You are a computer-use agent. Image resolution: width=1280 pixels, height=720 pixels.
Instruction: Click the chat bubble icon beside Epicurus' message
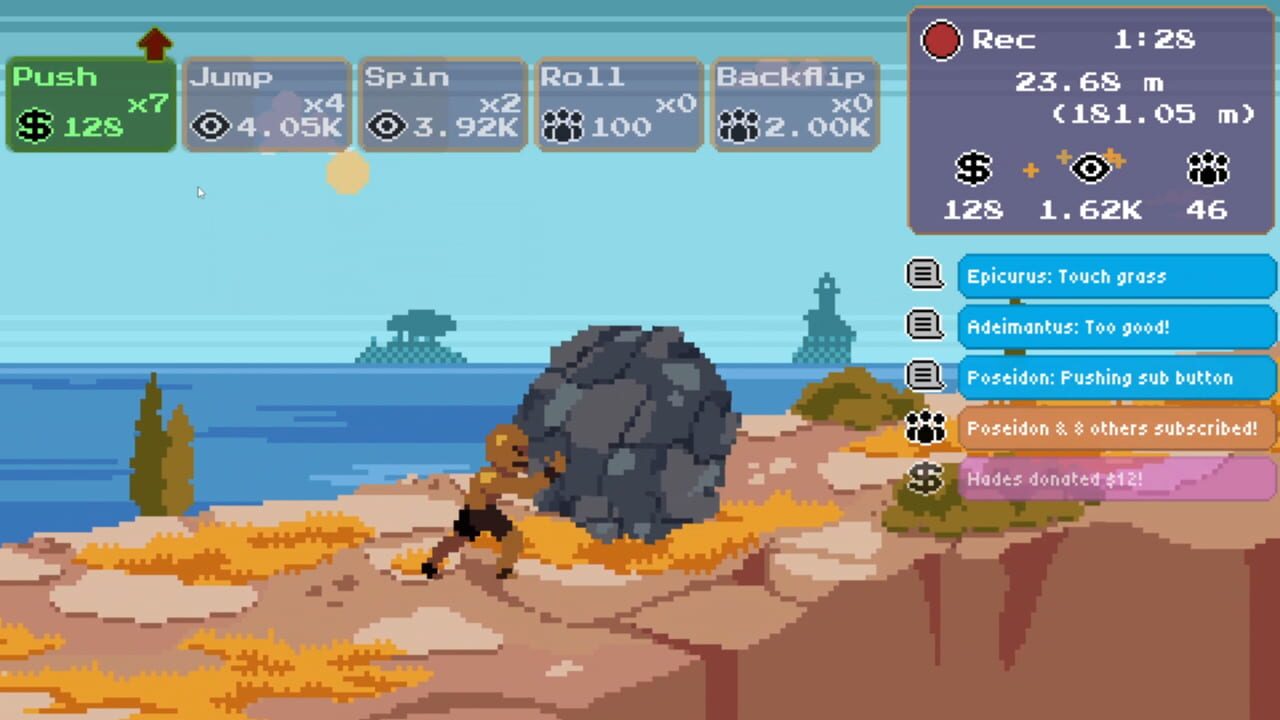(925, 275)
